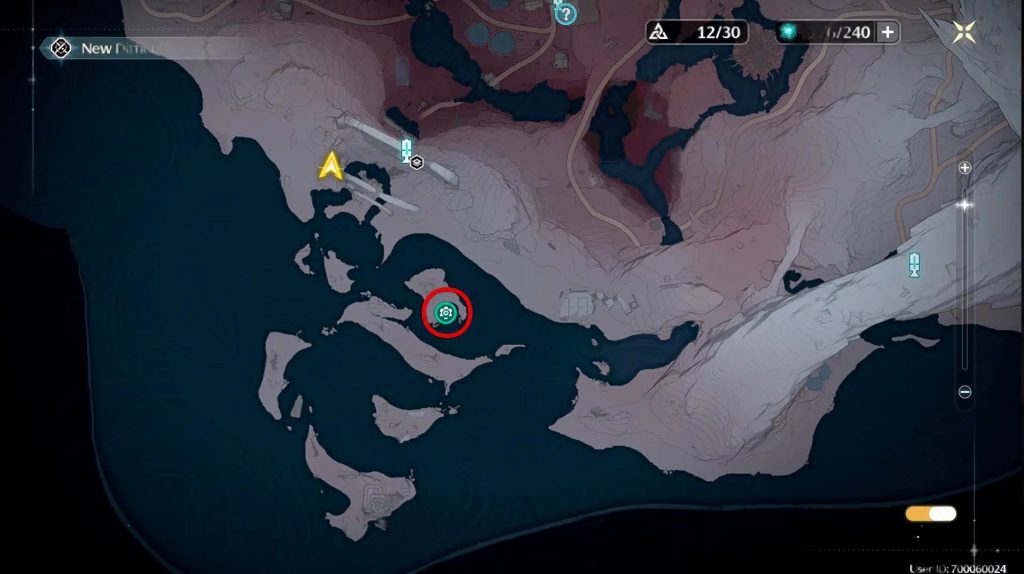Close the map with the star icon
Viewport: 1024px width, 574px height.
965,31
